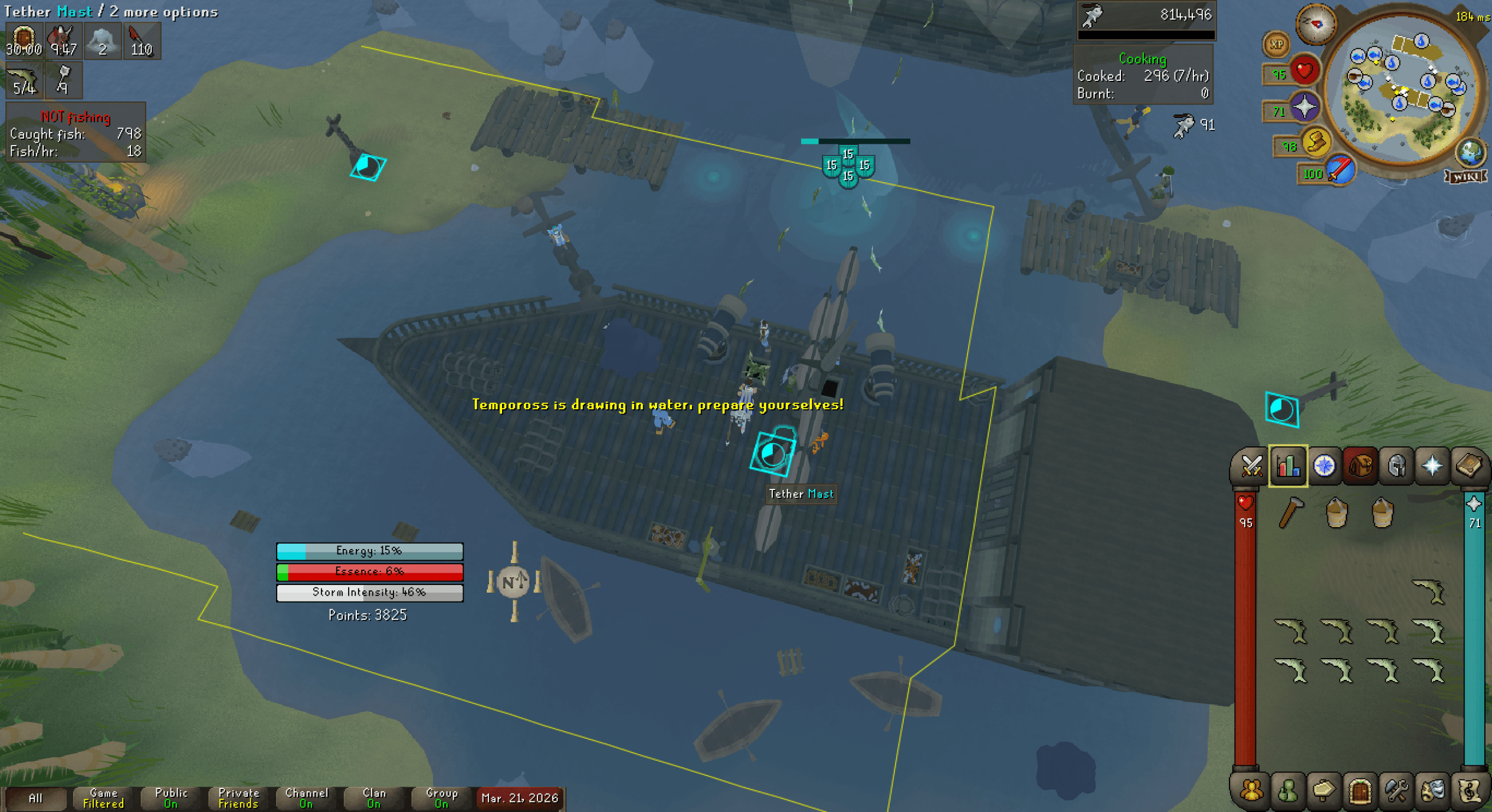
Task: Click the Storm Intensity progress bar
Action: click(369, 593)
